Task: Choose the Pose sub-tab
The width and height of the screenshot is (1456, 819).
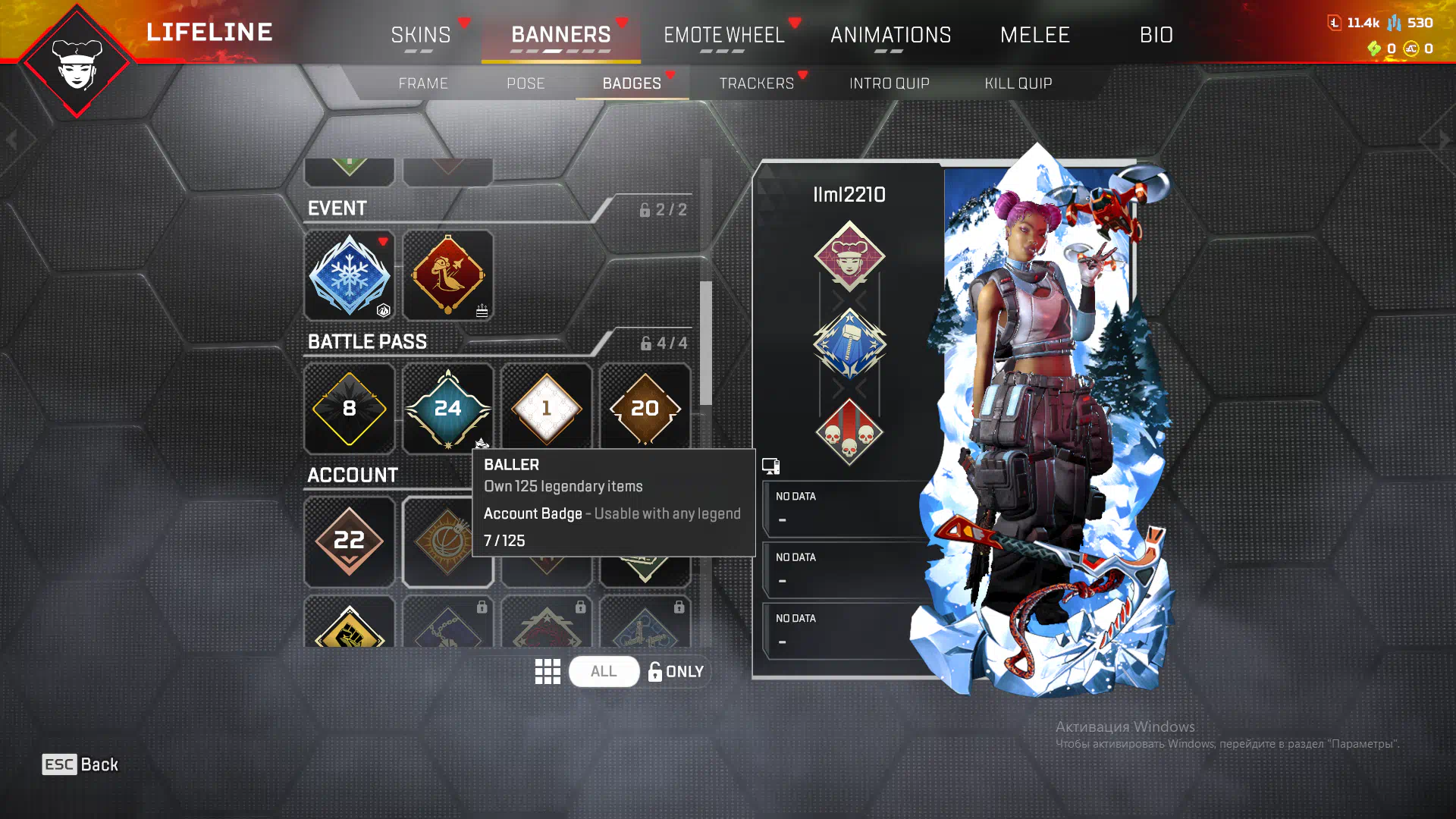Action: (526, 83)
